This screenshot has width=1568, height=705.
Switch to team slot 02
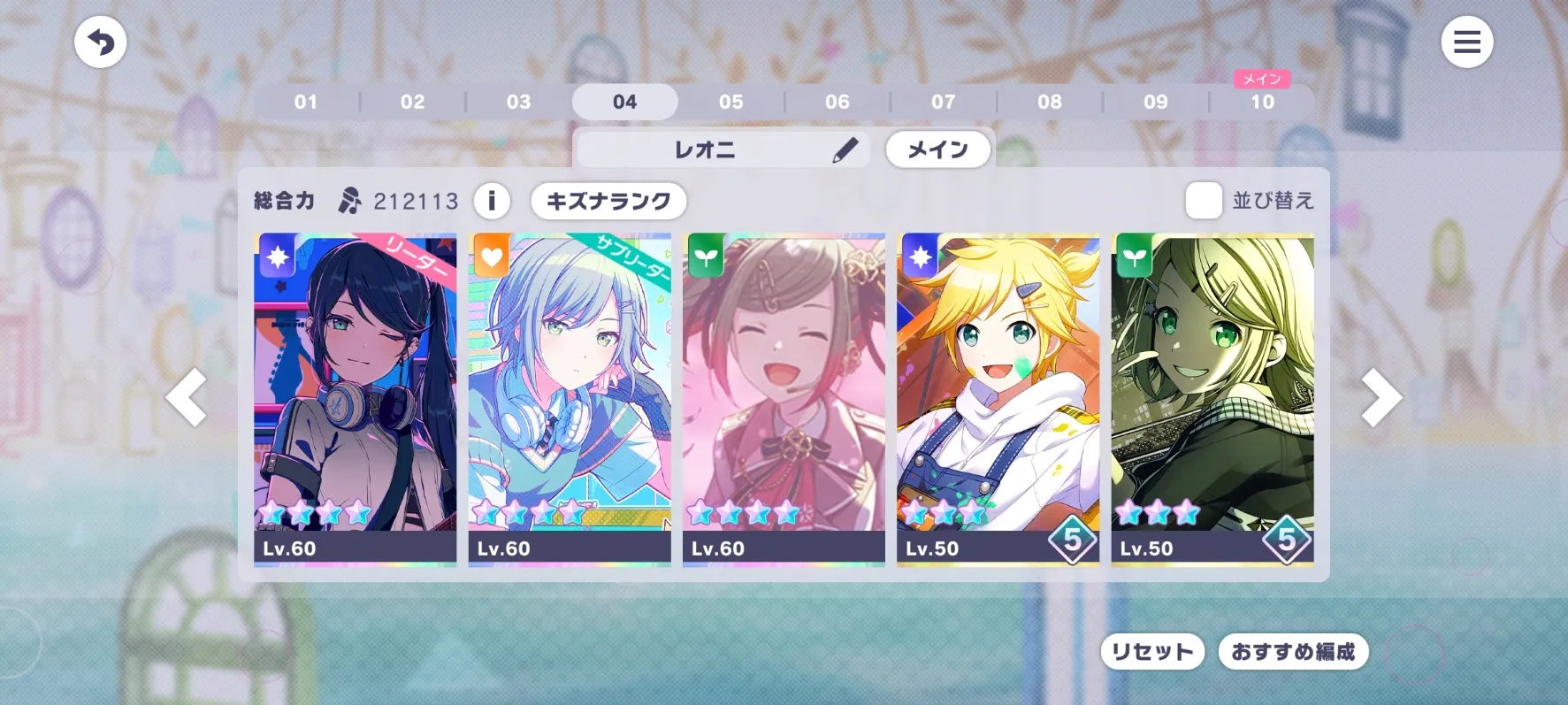412,102
